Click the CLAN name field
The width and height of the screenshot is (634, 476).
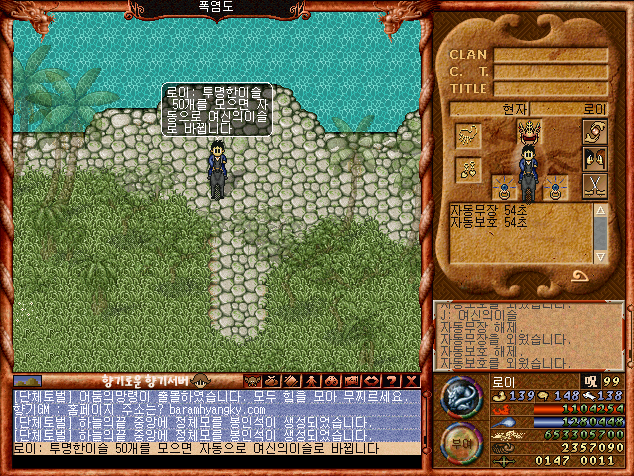click(551, 55)
